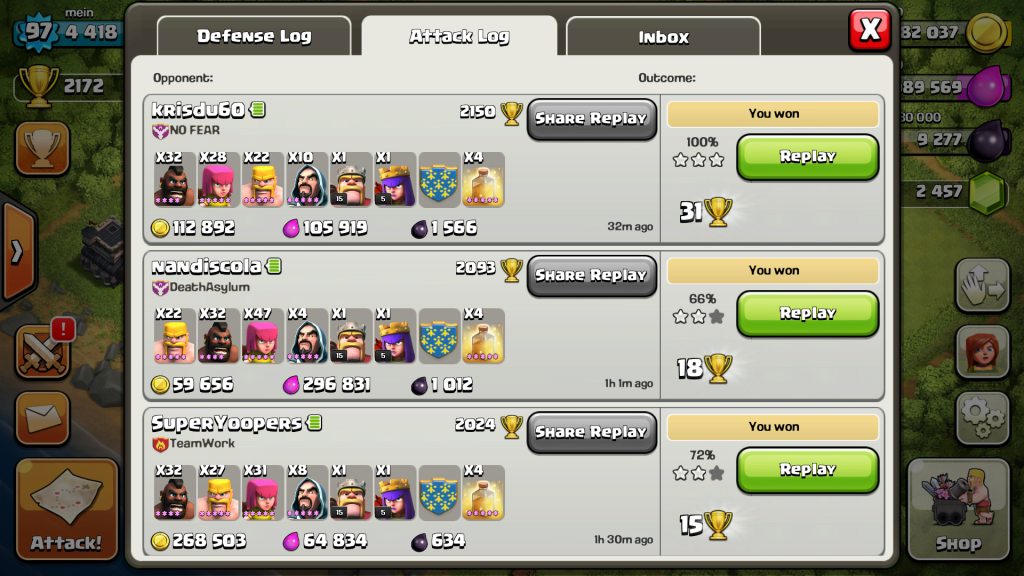Open the crossed swords war button
Screen dimensions: 1024x576
(x=43, y=352)
